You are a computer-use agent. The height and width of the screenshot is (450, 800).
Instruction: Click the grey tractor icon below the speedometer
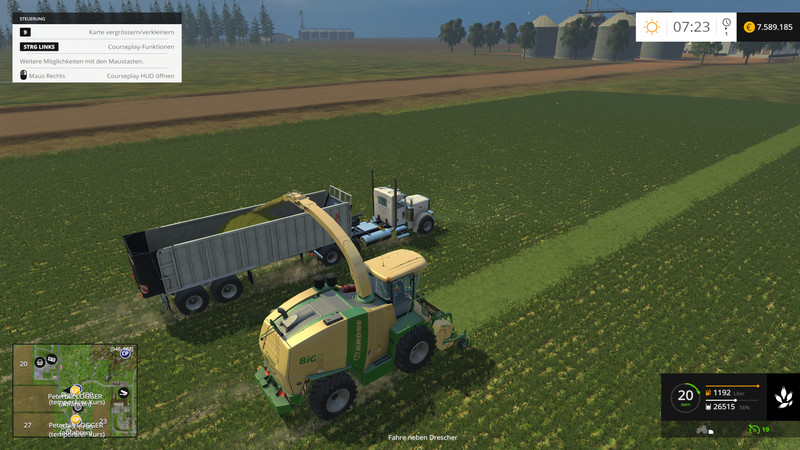pyautogui.click(x=702, y=429)
